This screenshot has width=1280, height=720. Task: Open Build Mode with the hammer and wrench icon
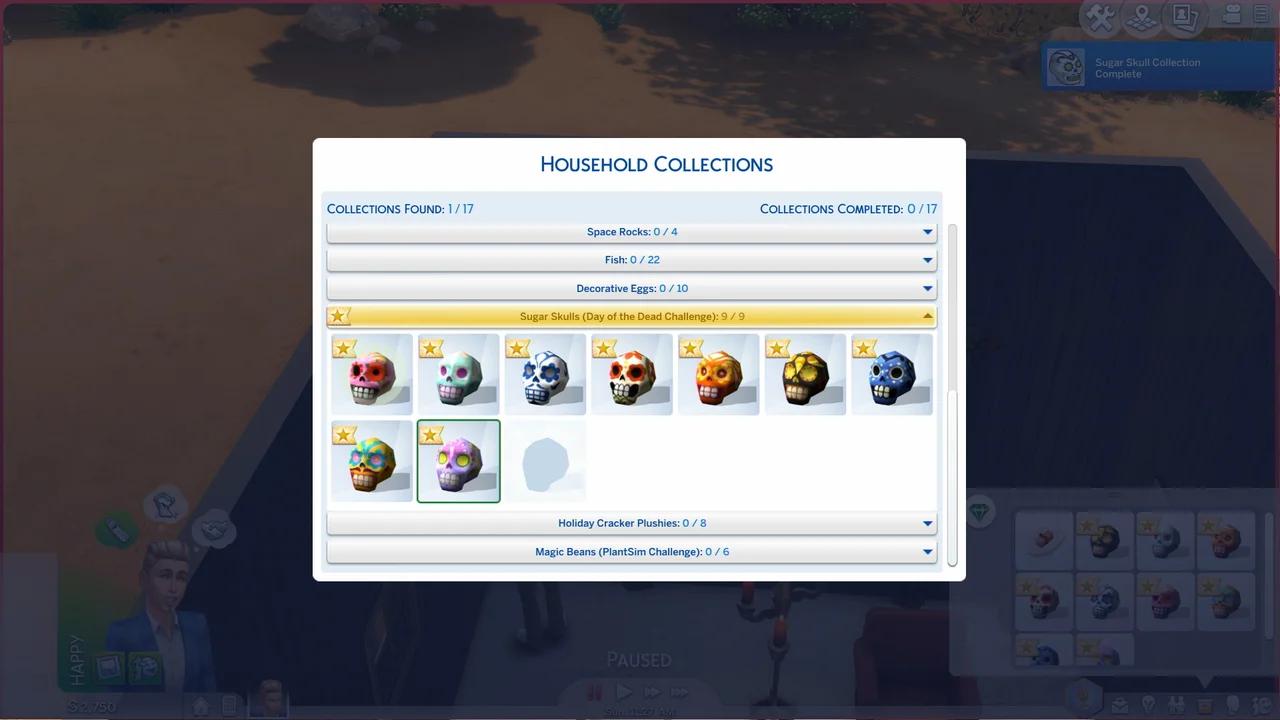1100,17
